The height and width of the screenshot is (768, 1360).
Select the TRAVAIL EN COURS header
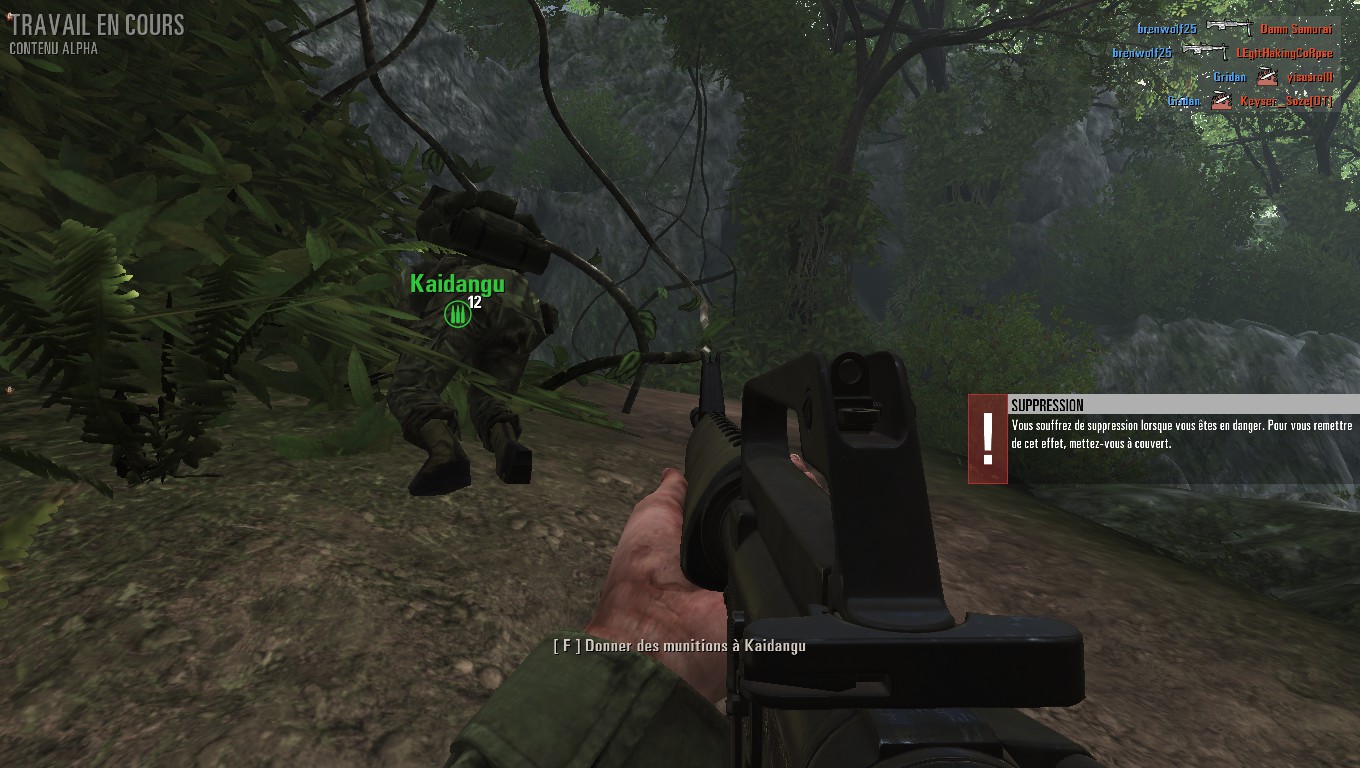(97, 25)
